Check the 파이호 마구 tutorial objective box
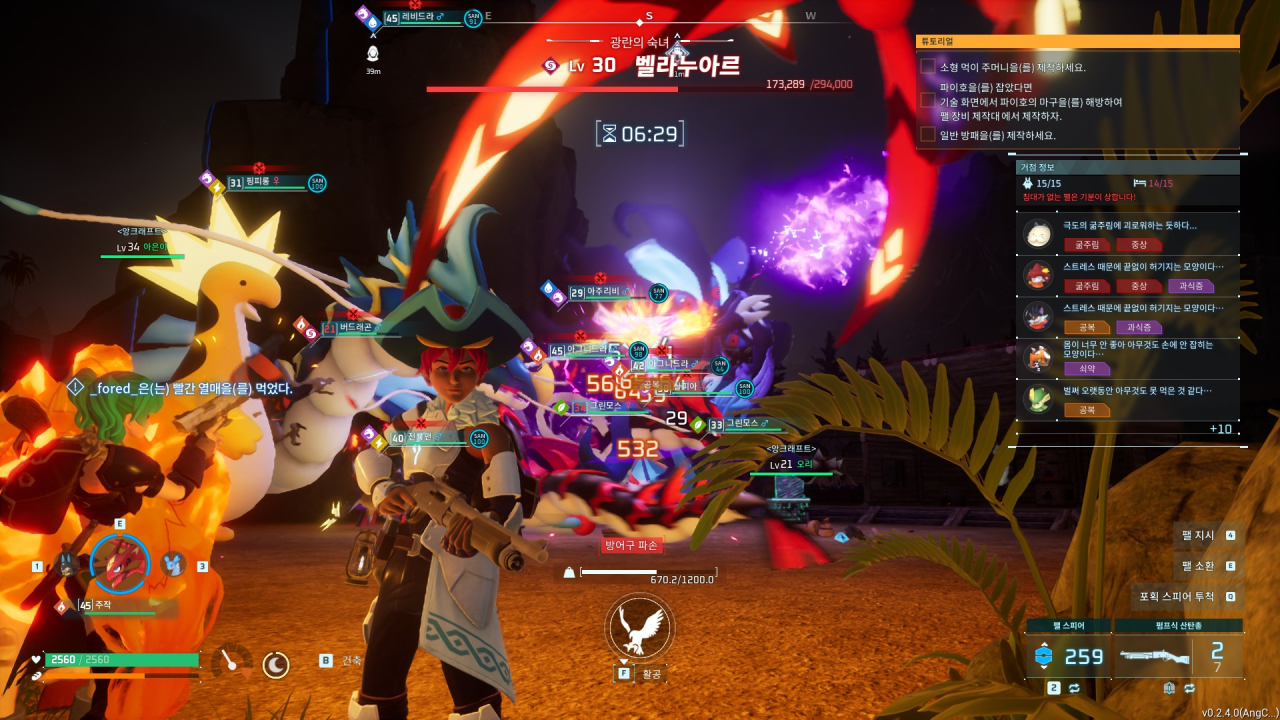Viewport: 1280px width, 720px height. [928, 101]
